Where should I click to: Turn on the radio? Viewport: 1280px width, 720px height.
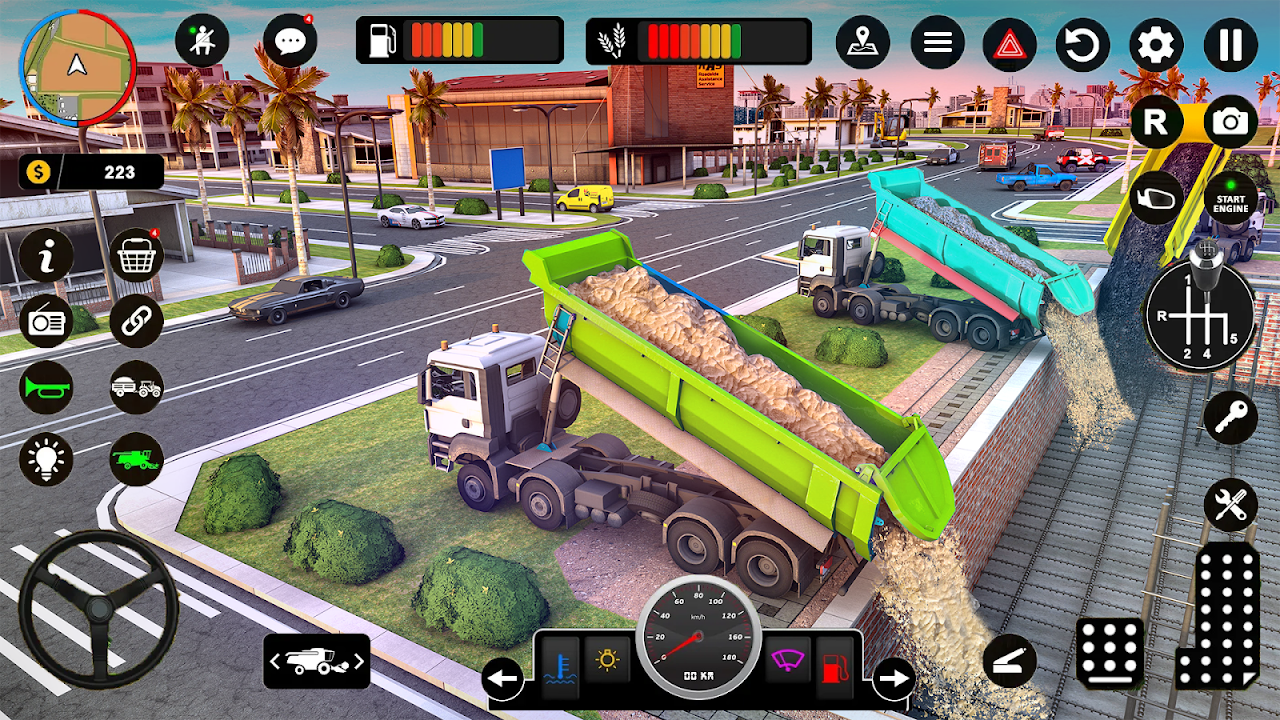tap(46, 321)
